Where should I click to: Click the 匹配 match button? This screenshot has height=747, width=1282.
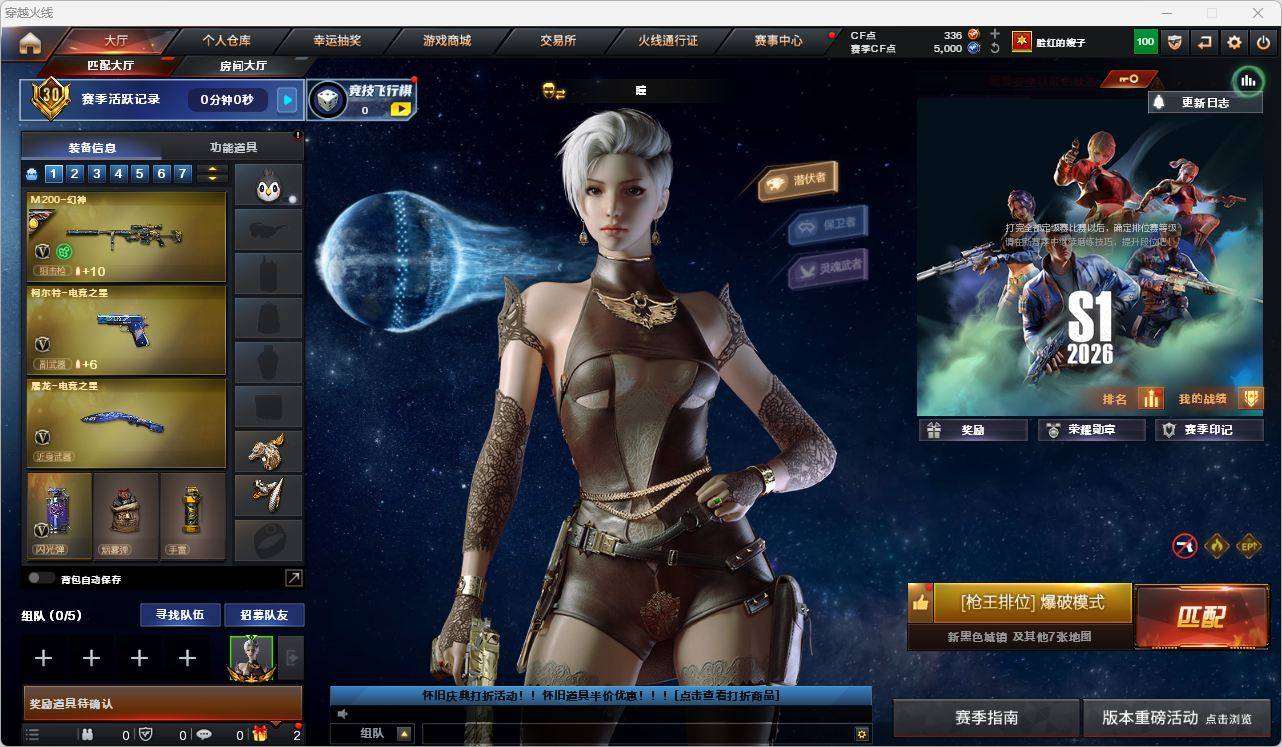(1200, 616)
